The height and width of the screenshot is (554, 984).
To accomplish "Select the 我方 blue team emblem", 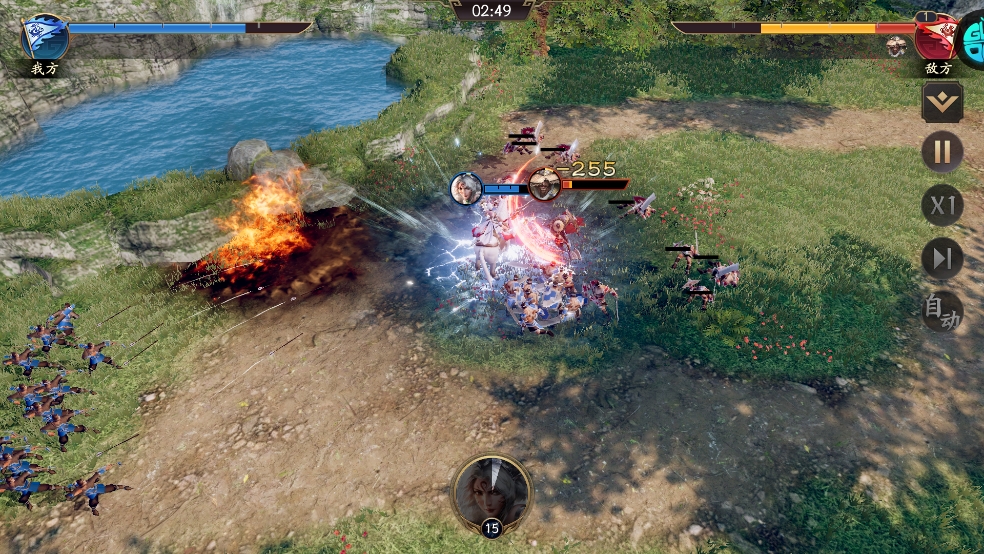I will tap(46, 37).
